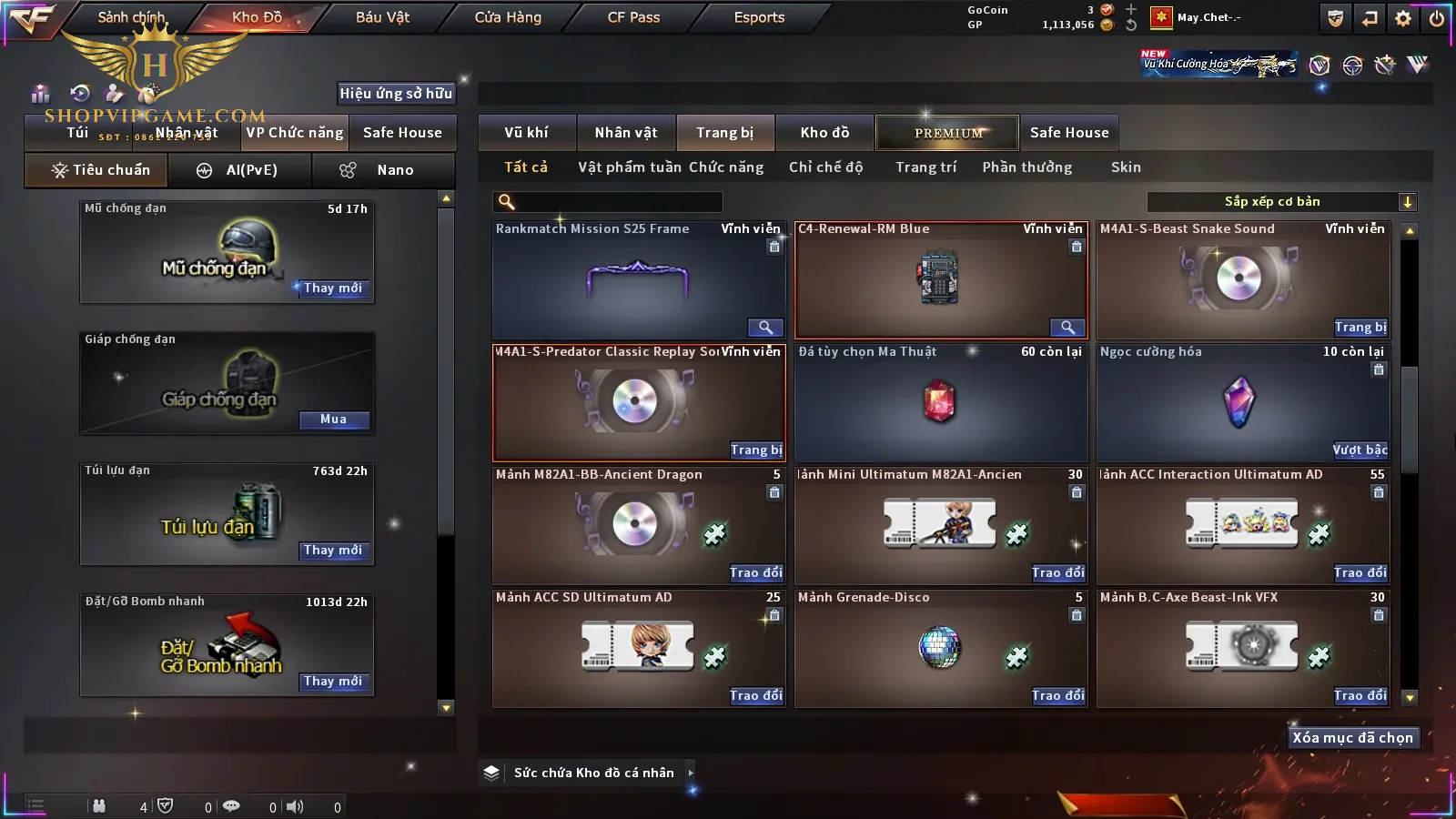The image size is (1456, 819).
Task: Open the Báu Vật menu
Action: tap(382, 17)
